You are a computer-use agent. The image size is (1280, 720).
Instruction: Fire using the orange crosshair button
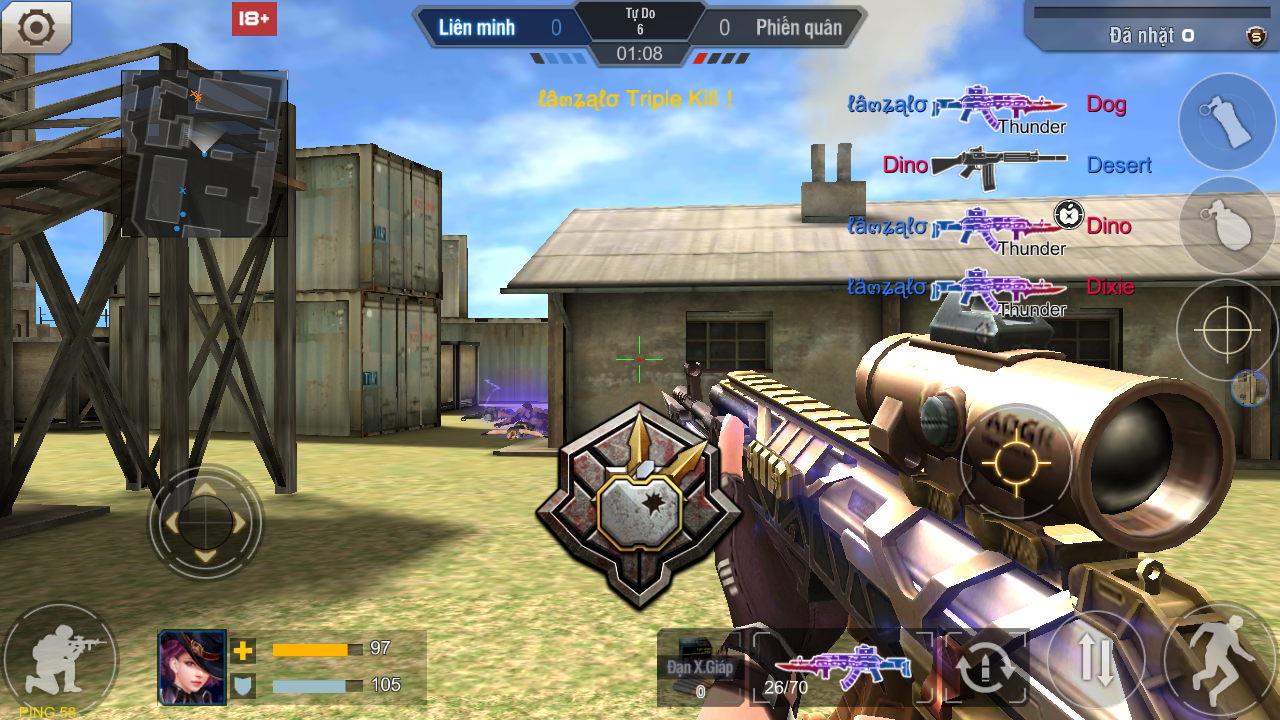(x=1016, y=461)
